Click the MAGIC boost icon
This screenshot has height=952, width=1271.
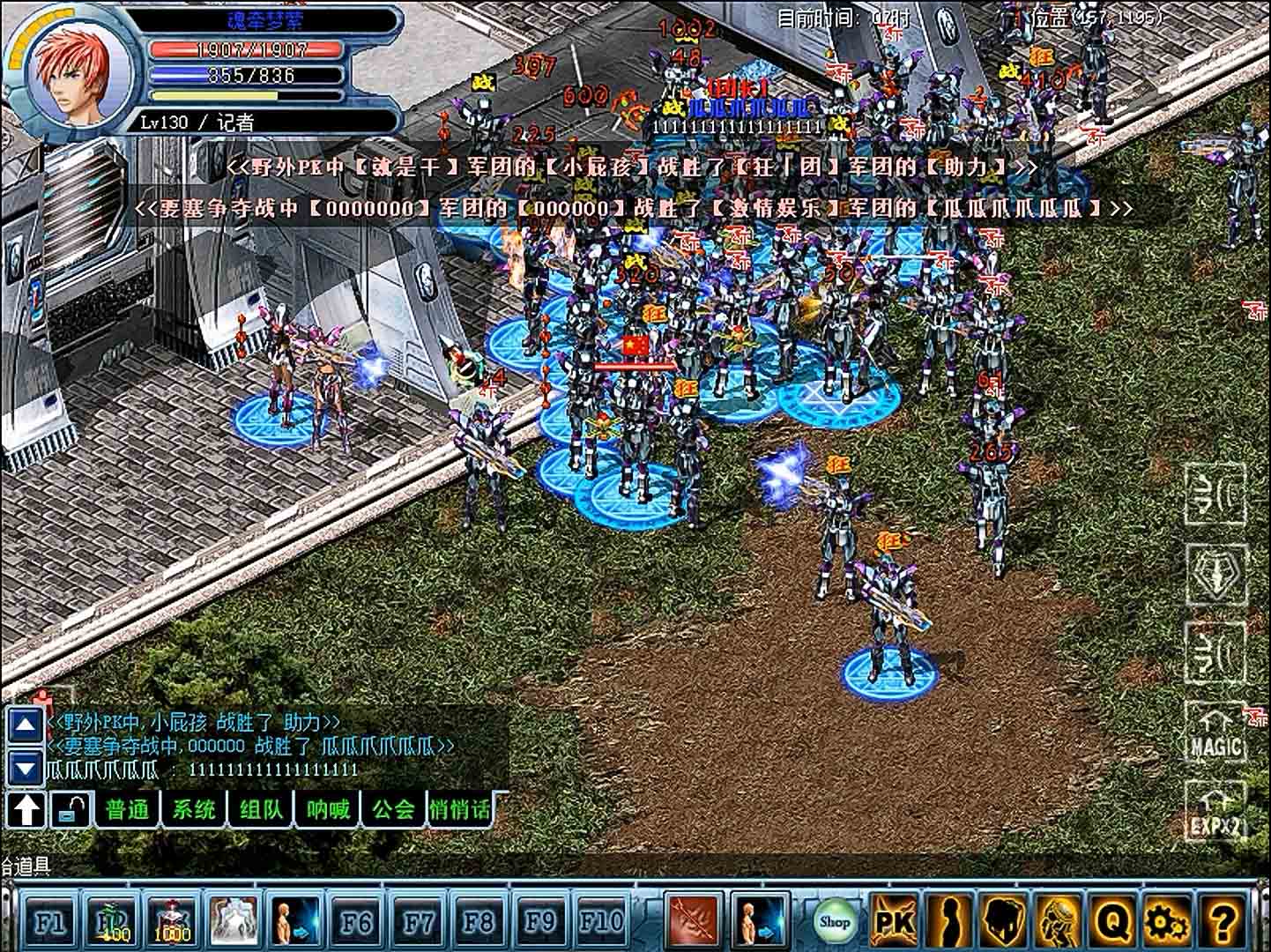tap(1215, 733)
